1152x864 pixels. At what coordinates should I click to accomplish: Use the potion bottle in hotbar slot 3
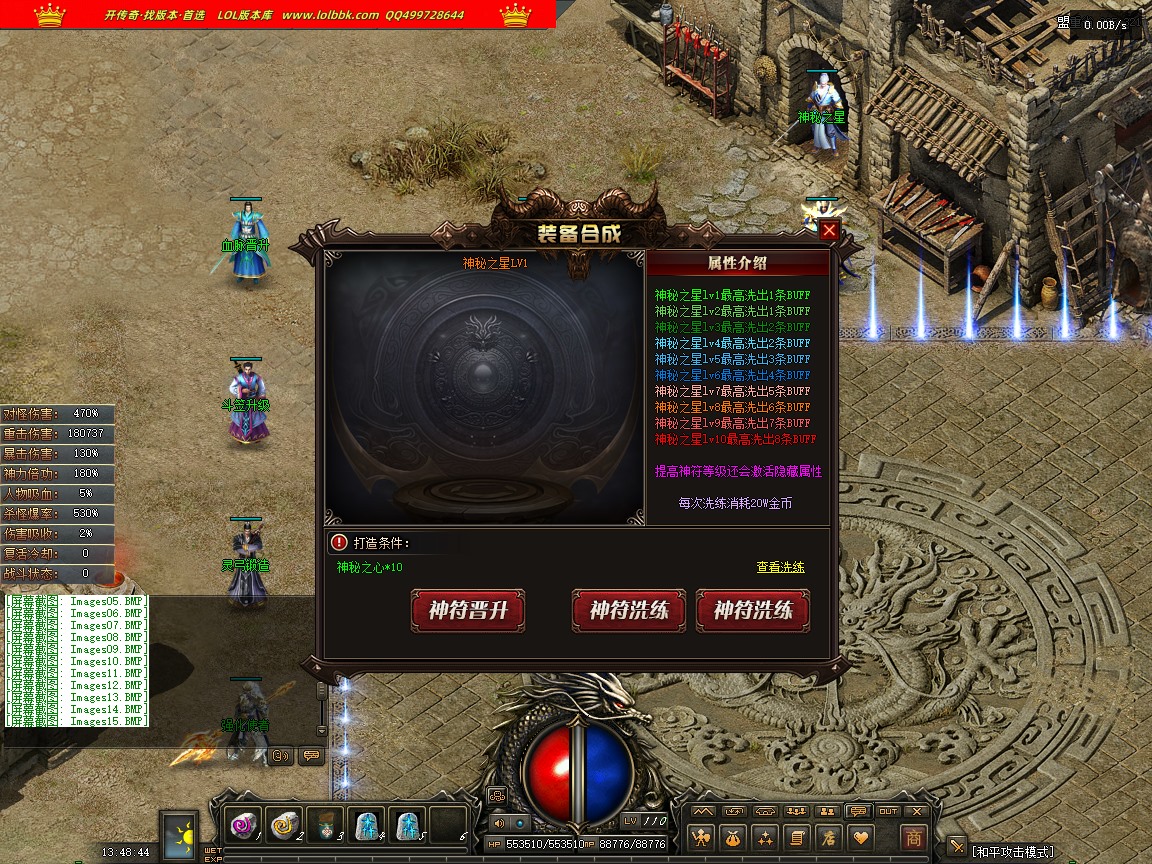[x=326, y=824]
